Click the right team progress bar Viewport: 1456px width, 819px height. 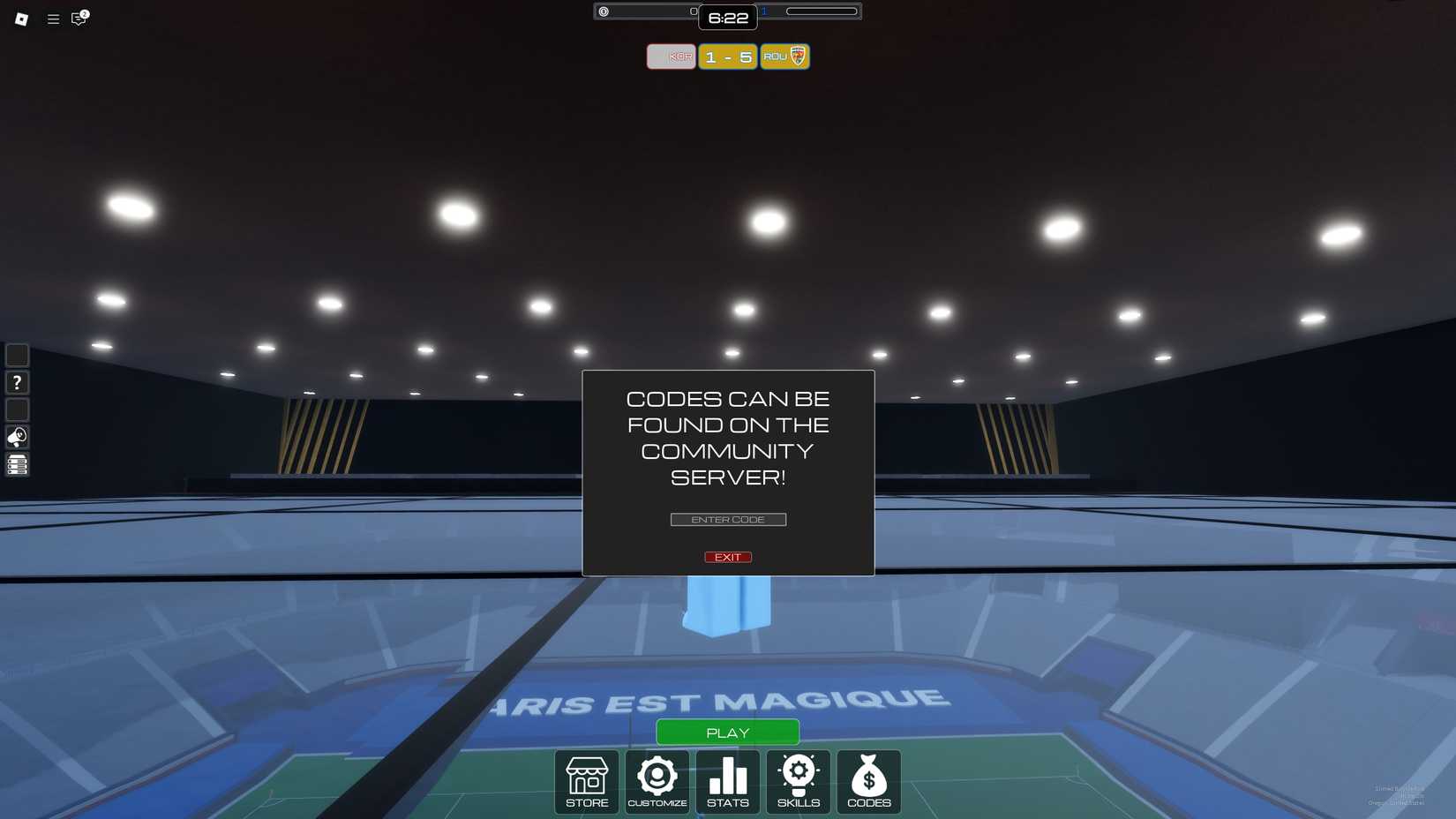pyautogui.click(x=822, y=11)
